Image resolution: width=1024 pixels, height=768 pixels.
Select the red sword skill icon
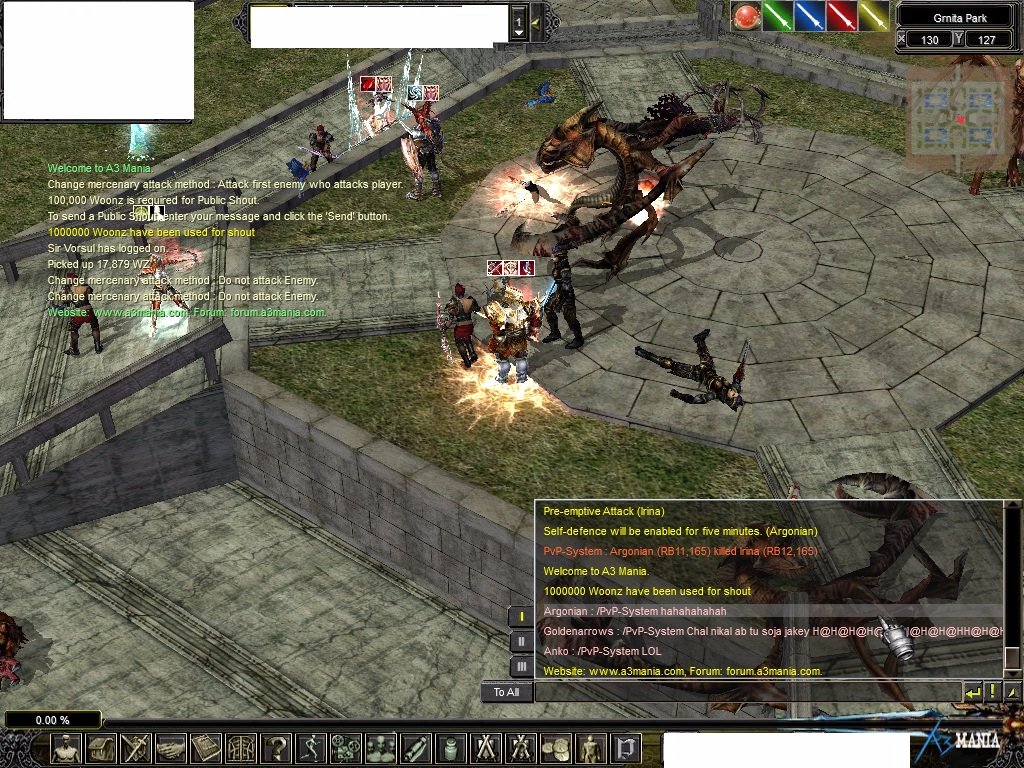841,16
